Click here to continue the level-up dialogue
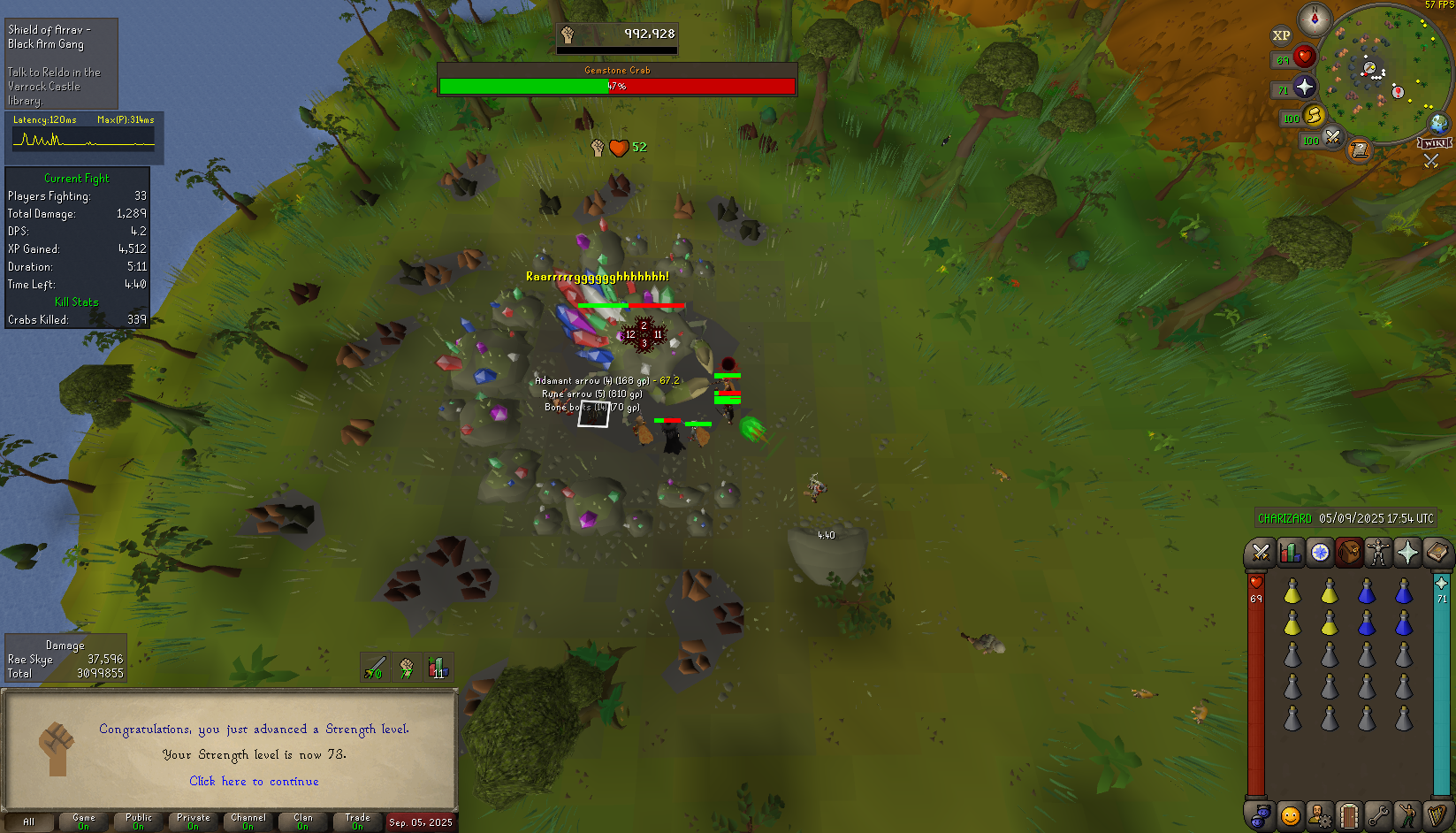The width and height of the screenshot is (1456, 833). tap(254, 781)
